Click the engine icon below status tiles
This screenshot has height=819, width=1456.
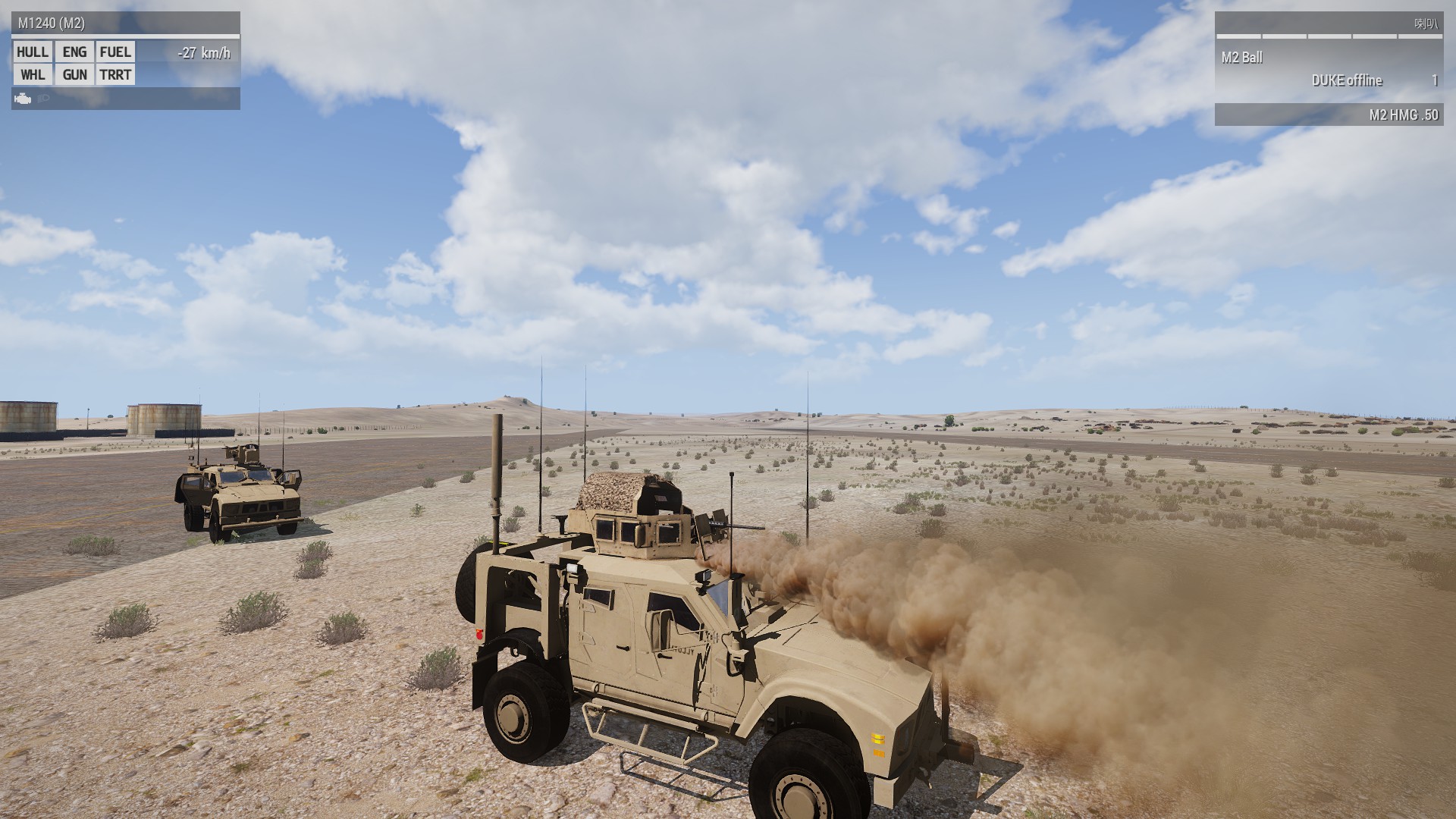(23, 99)
